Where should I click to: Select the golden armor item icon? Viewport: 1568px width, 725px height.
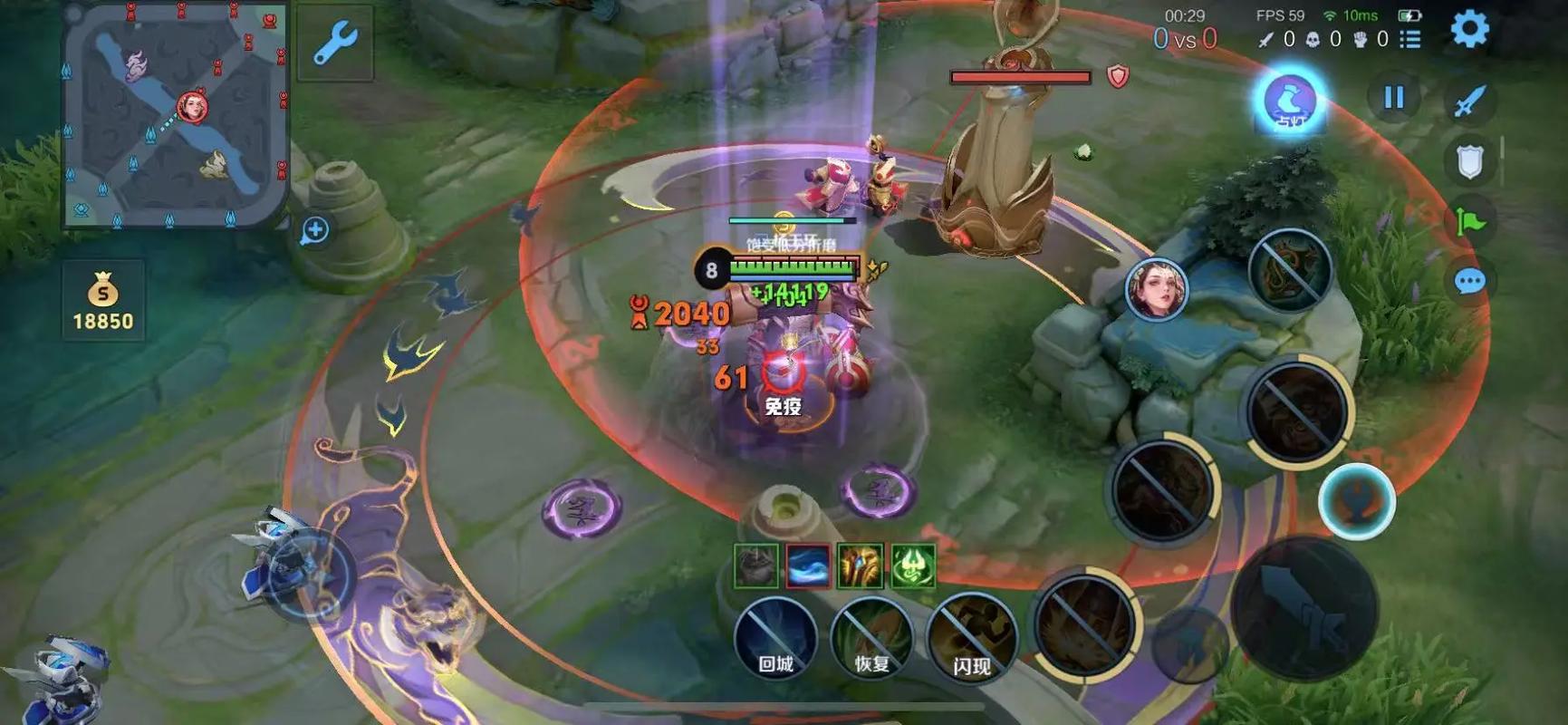tap(860, 566)
